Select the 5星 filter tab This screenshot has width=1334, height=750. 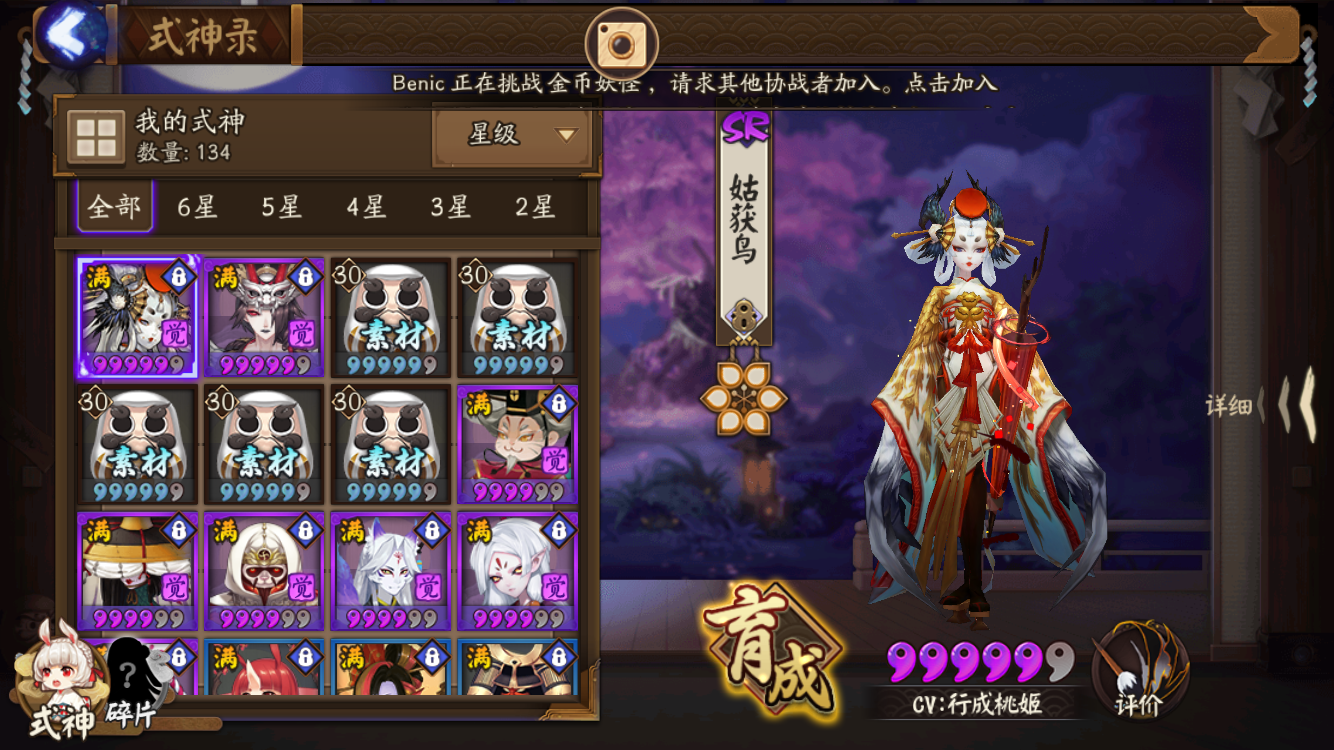point(282,208)
